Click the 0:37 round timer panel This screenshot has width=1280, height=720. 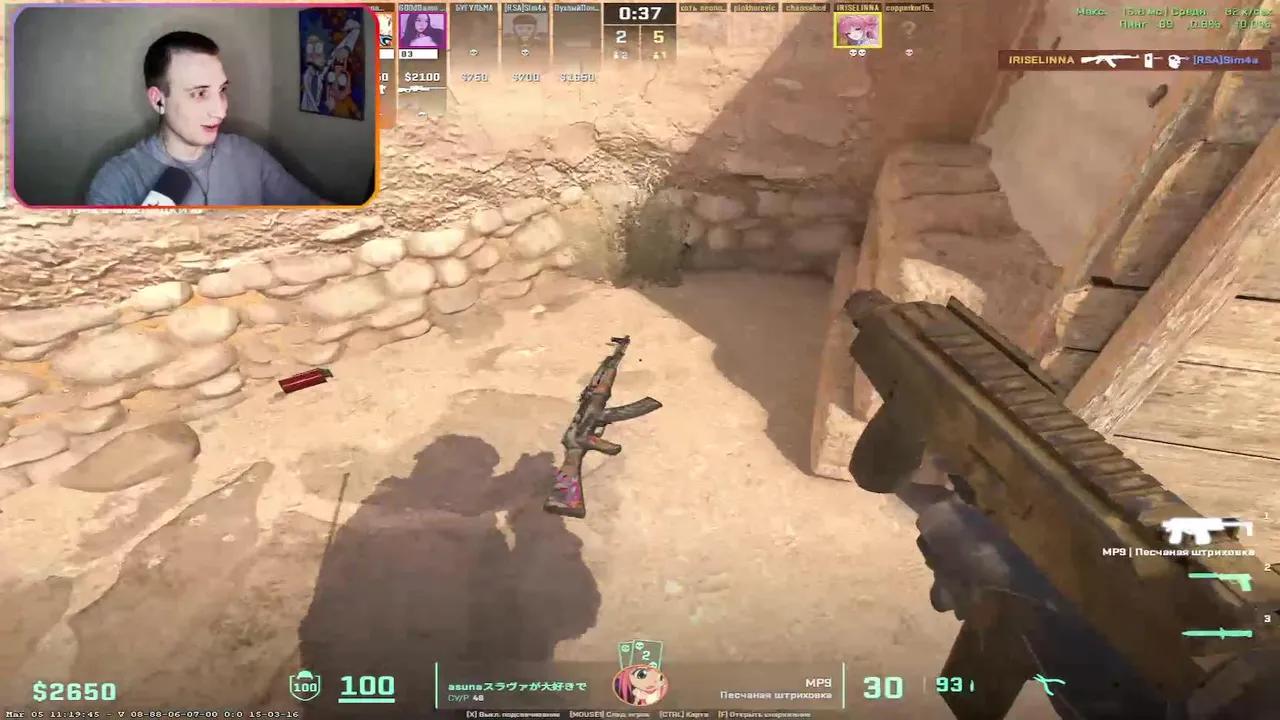coord(640,15)
